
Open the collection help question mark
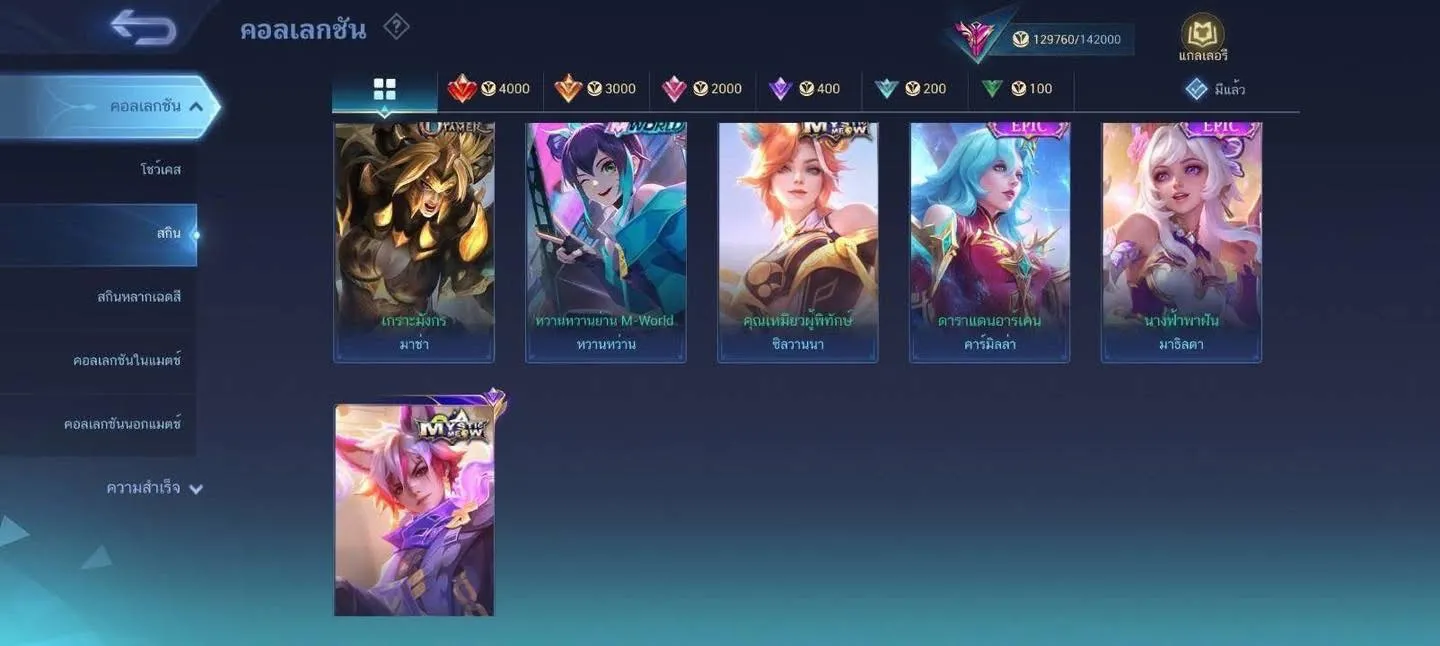coord(396,27)
